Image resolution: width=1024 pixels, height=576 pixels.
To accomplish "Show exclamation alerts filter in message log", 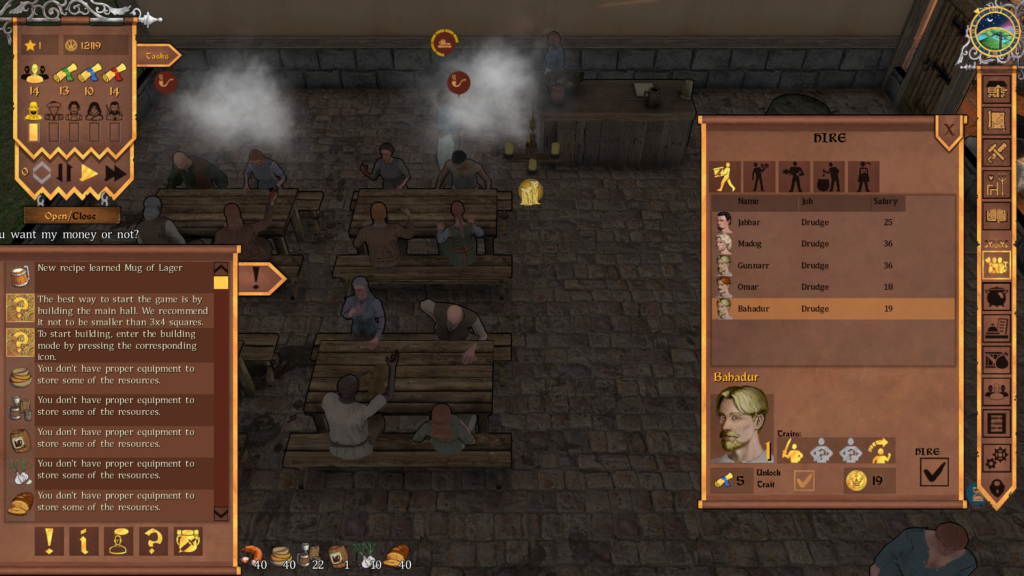I will (49, 541).
